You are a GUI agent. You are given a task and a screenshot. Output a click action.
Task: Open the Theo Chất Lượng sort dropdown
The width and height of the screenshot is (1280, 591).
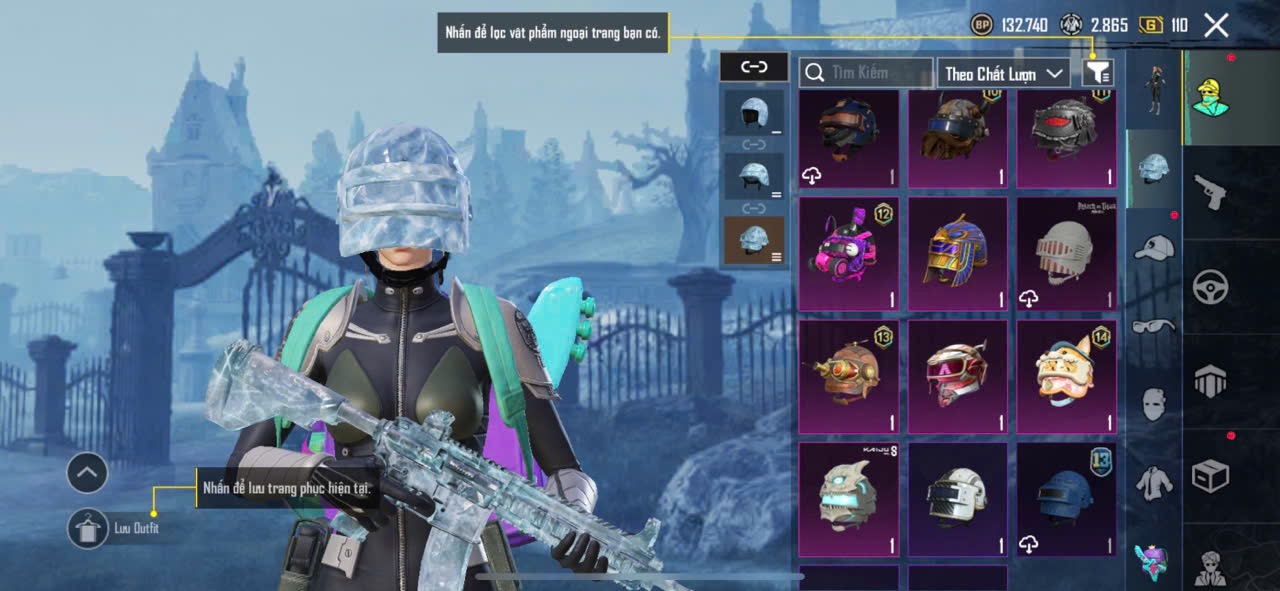click(x=1004, y=73)
